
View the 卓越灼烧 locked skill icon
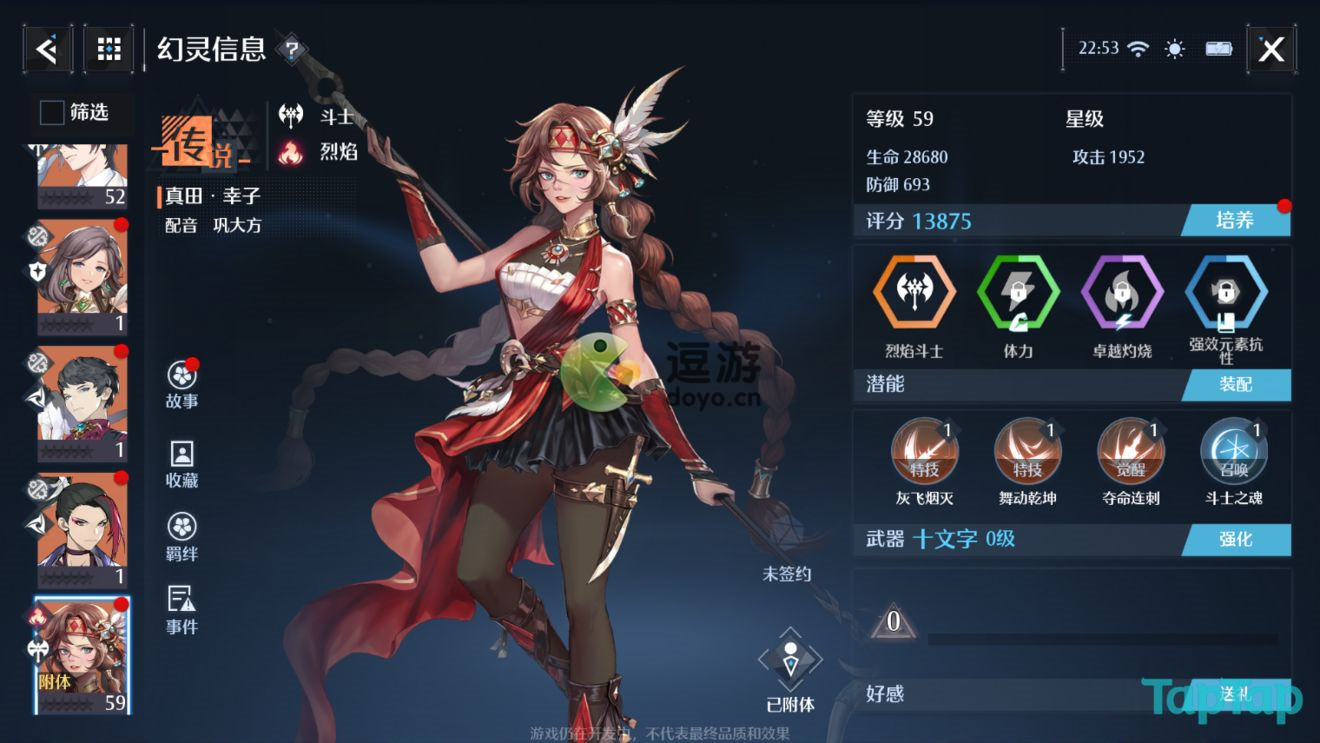(1123, 293)
